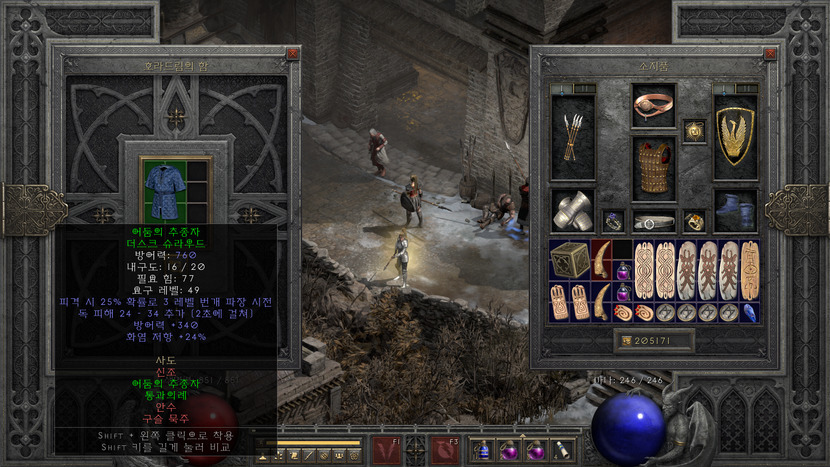Image resolution: width=830 pixels, height=467 pixels.
Task: Select the small blue gem in inventory
Action: point(750,312)
